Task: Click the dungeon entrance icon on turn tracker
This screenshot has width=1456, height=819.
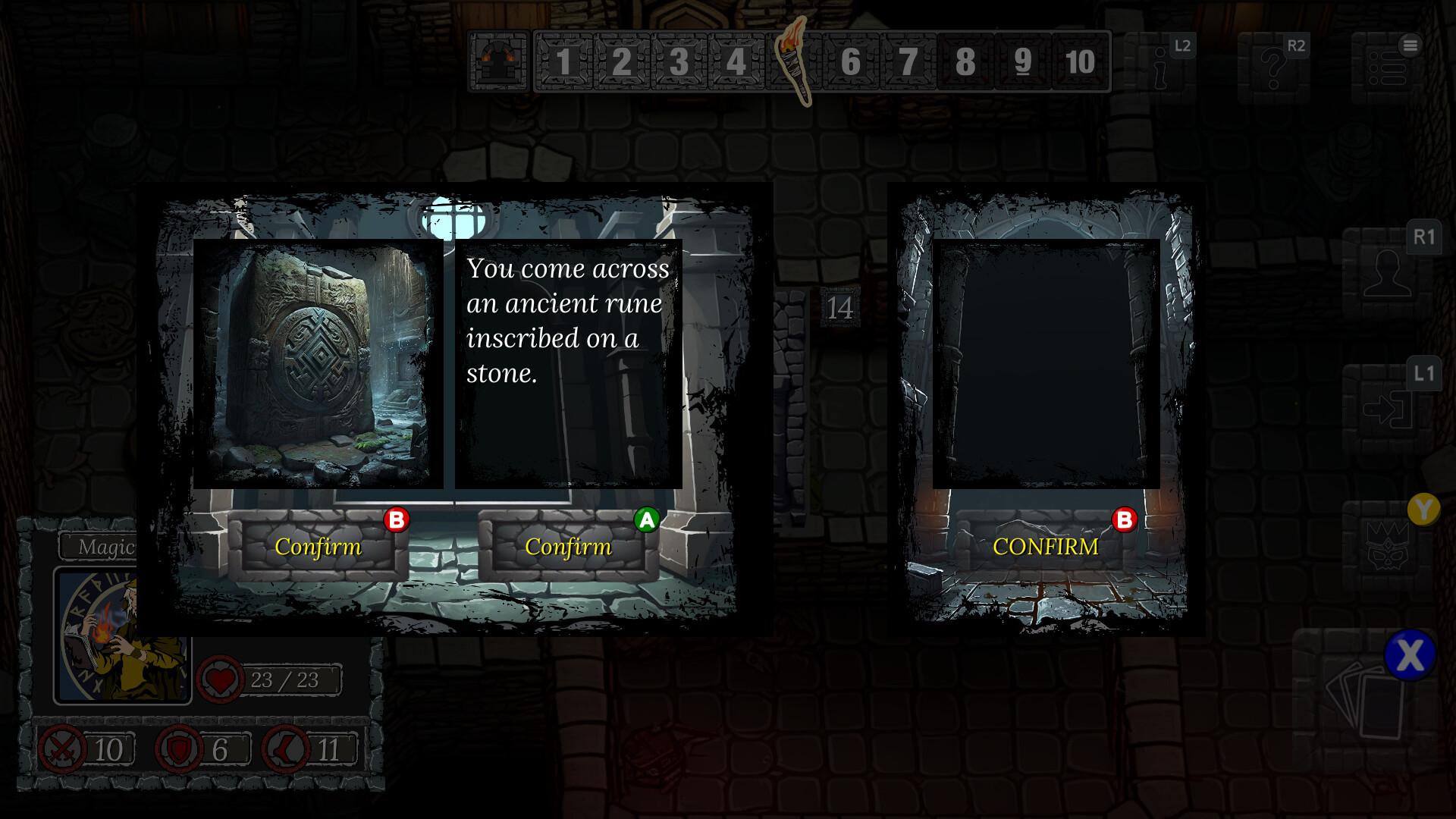Action: tap(497, 61)
